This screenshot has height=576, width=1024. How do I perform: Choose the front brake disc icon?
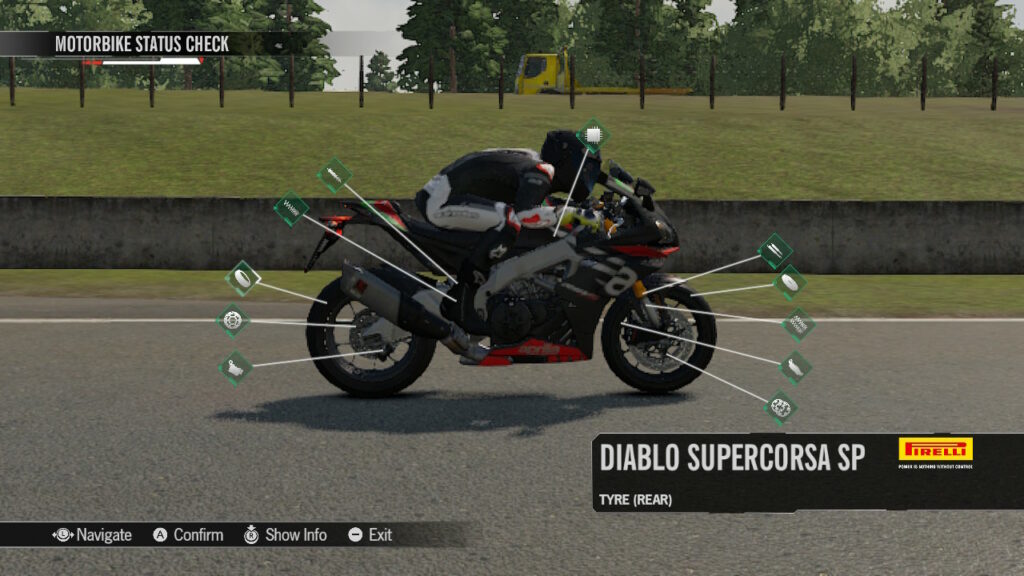(780, 407)
